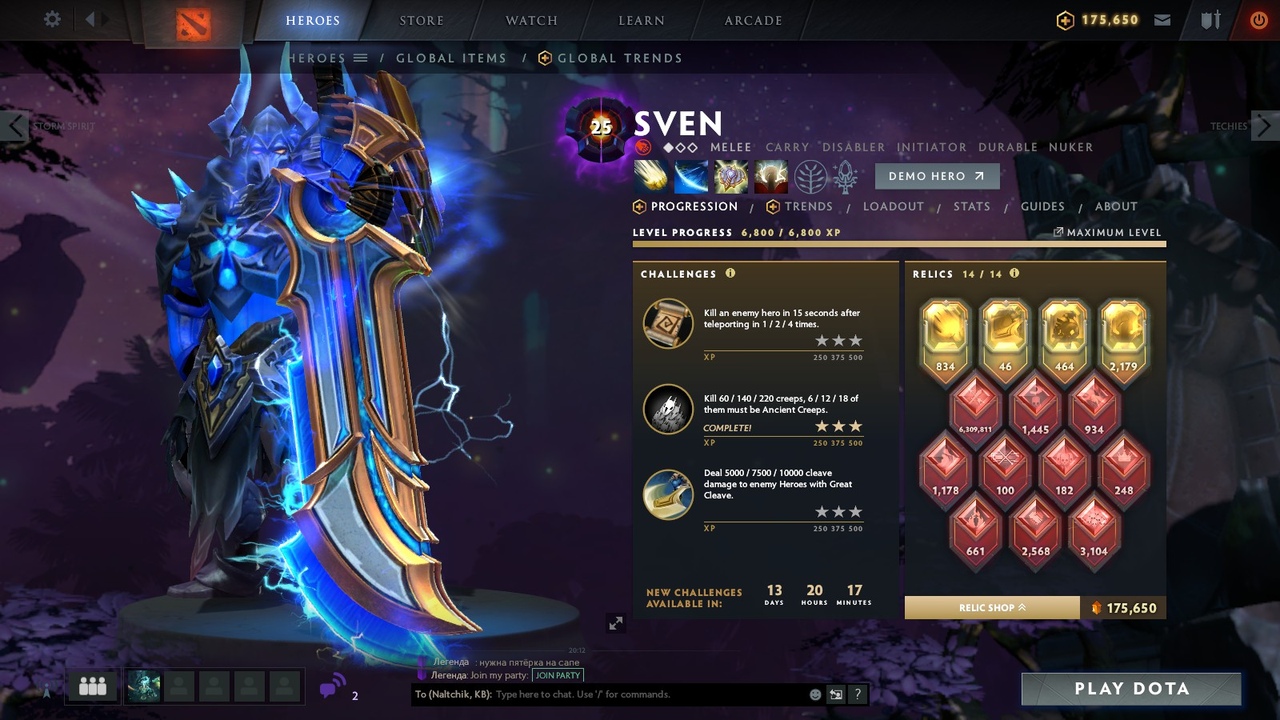Select the Arcade tab
1280x720 pixels.
753,20
